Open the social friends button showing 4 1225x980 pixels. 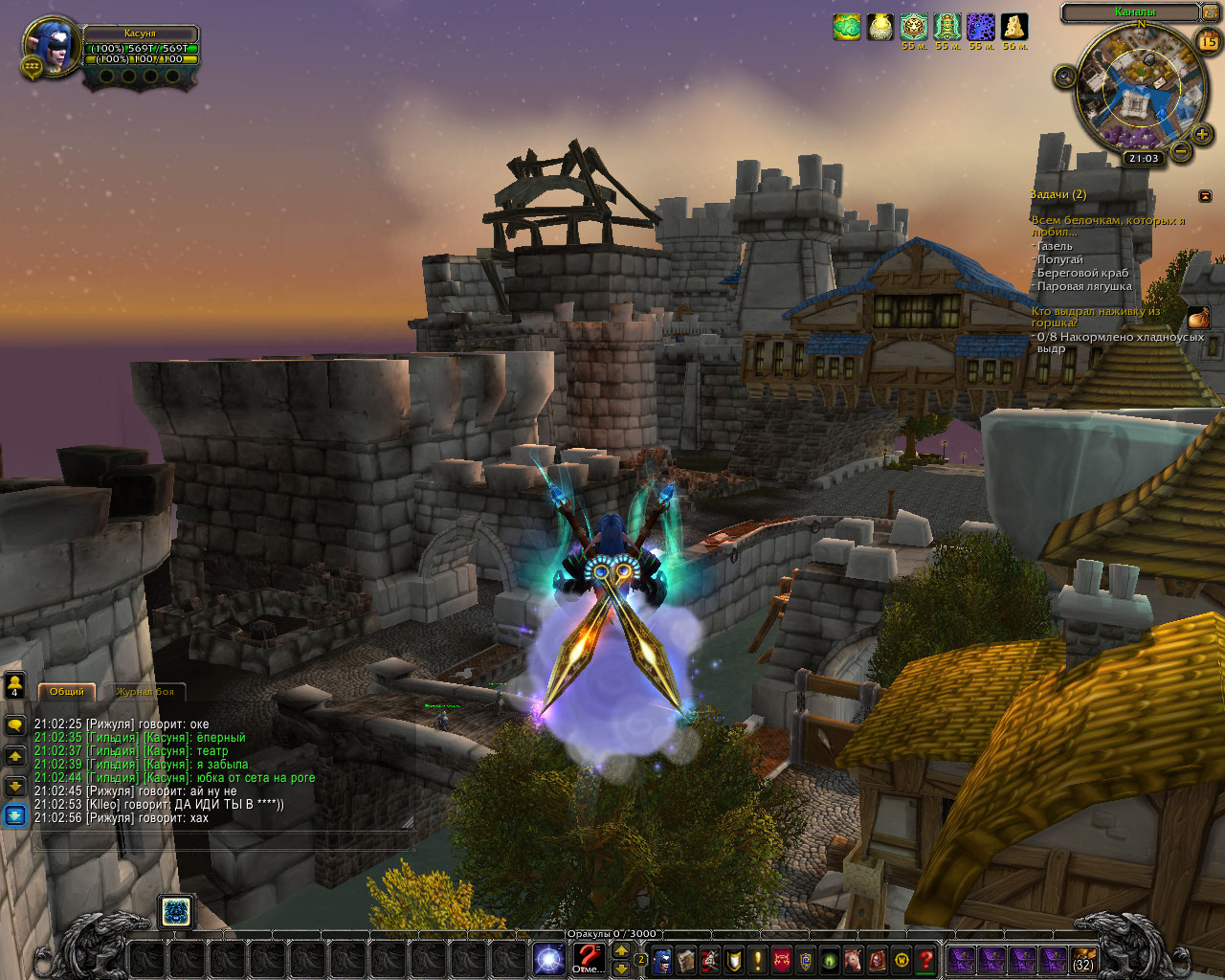coord(15,685)
